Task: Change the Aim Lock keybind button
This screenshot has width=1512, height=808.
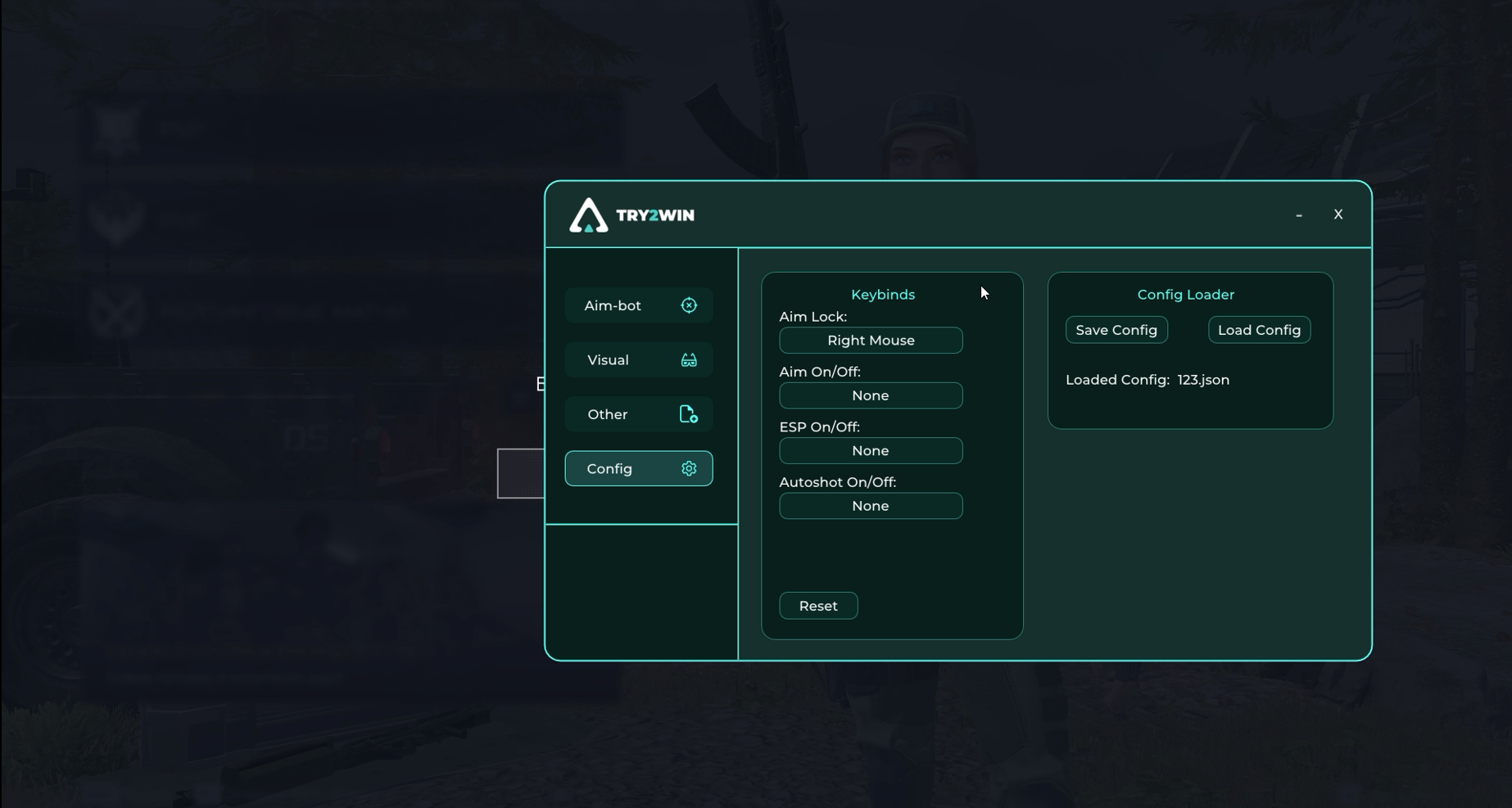Action: tap(871, 341)
